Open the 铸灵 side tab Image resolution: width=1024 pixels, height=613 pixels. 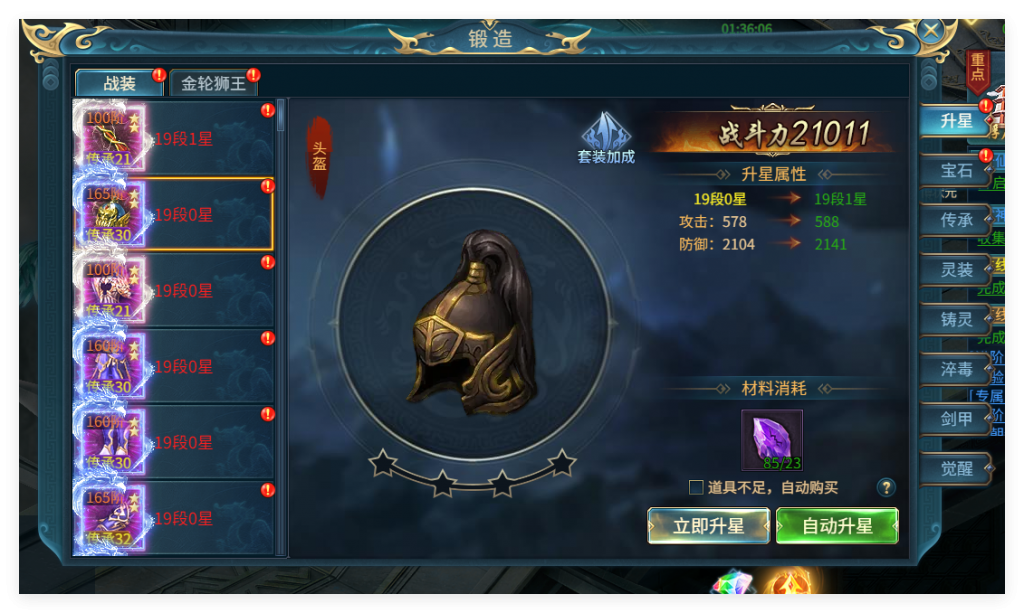pyautogui.click(x=956, y=320)
